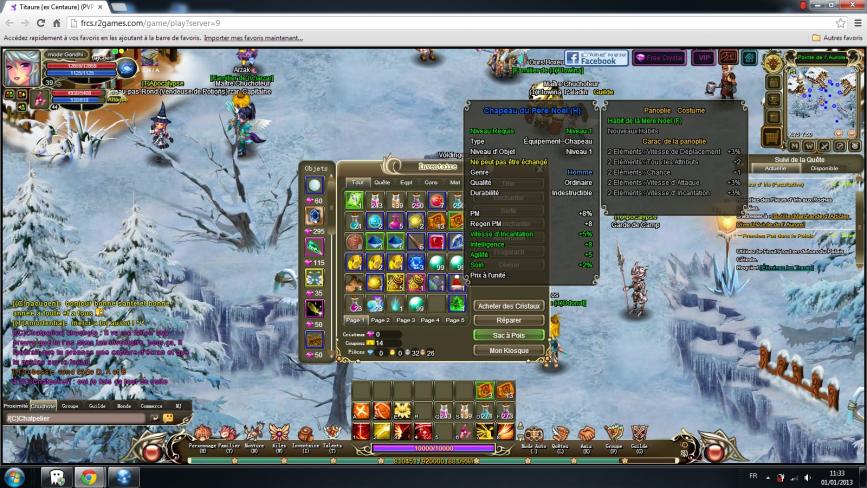Select the Quête inventory filter tab
The height and width of the screenshot is (488, 867).
[382, 182]
